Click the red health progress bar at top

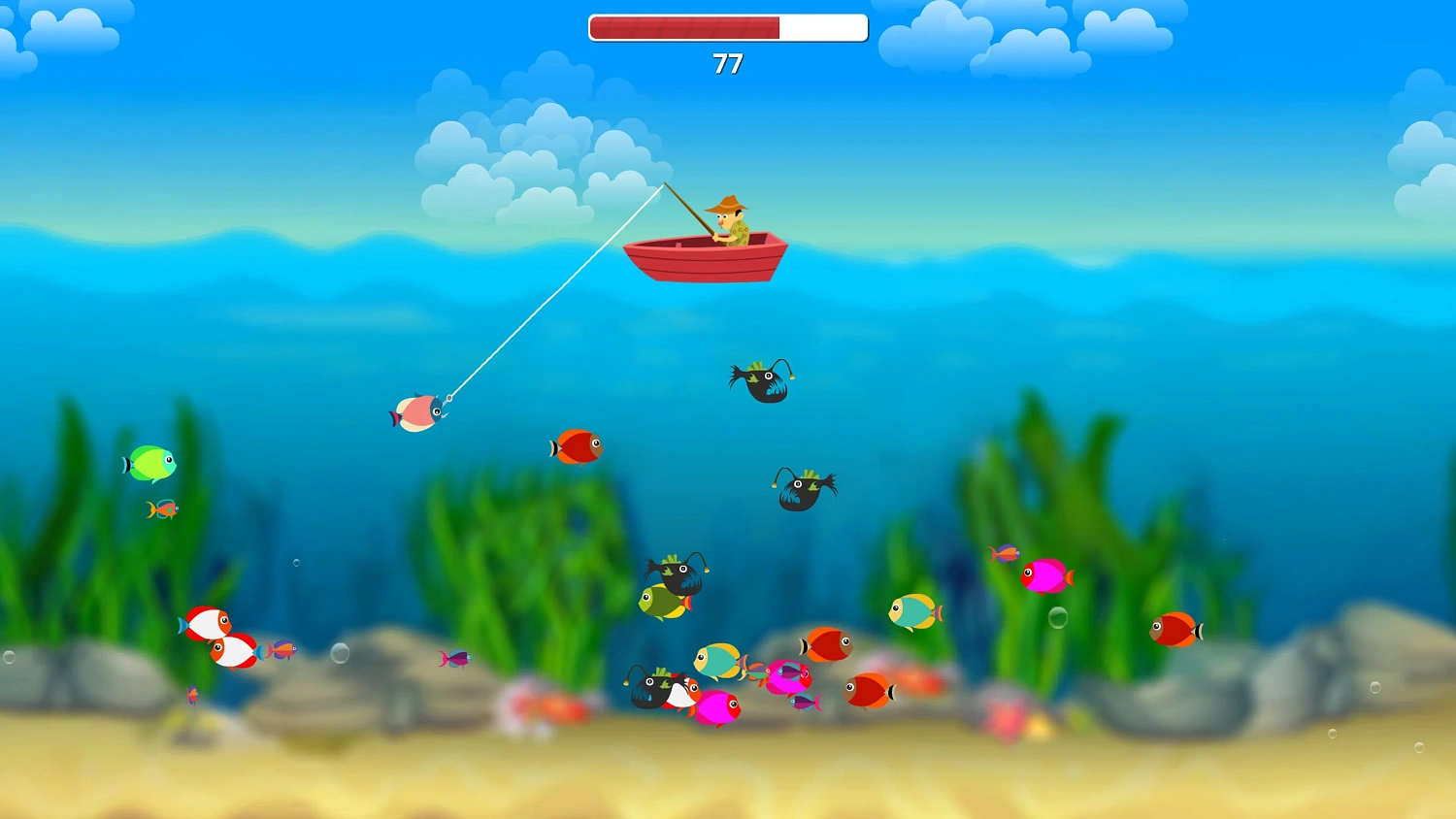point(684,27)
